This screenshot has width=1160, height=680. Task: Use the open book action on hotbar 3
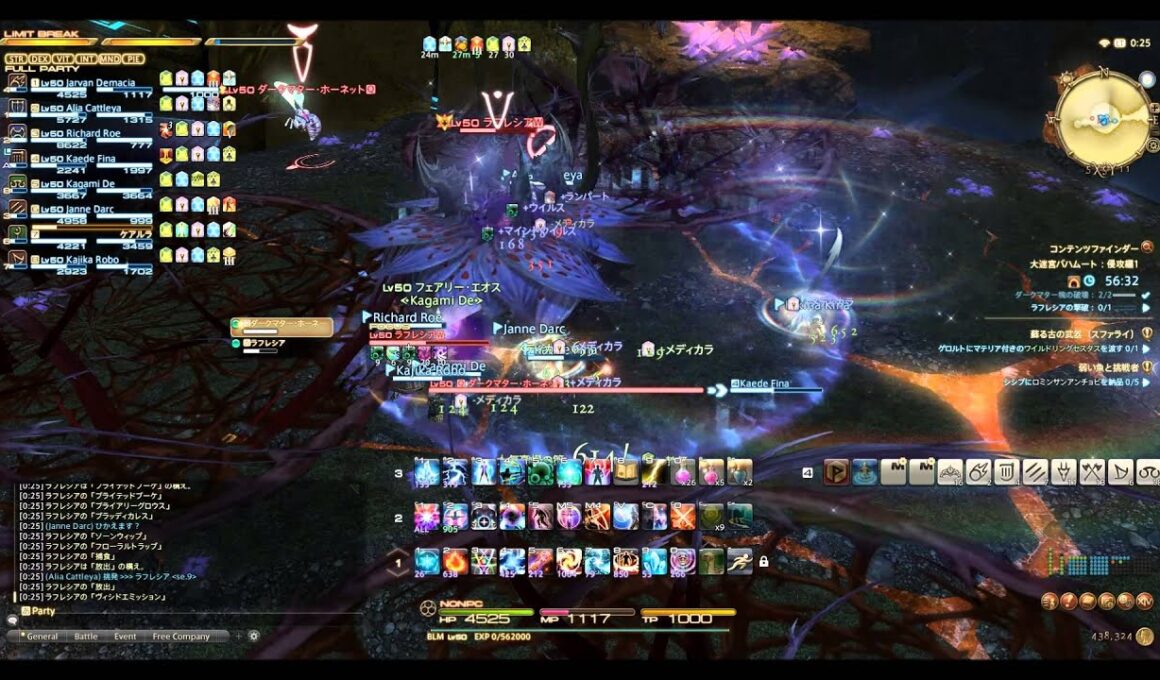(x=625, y=471)
